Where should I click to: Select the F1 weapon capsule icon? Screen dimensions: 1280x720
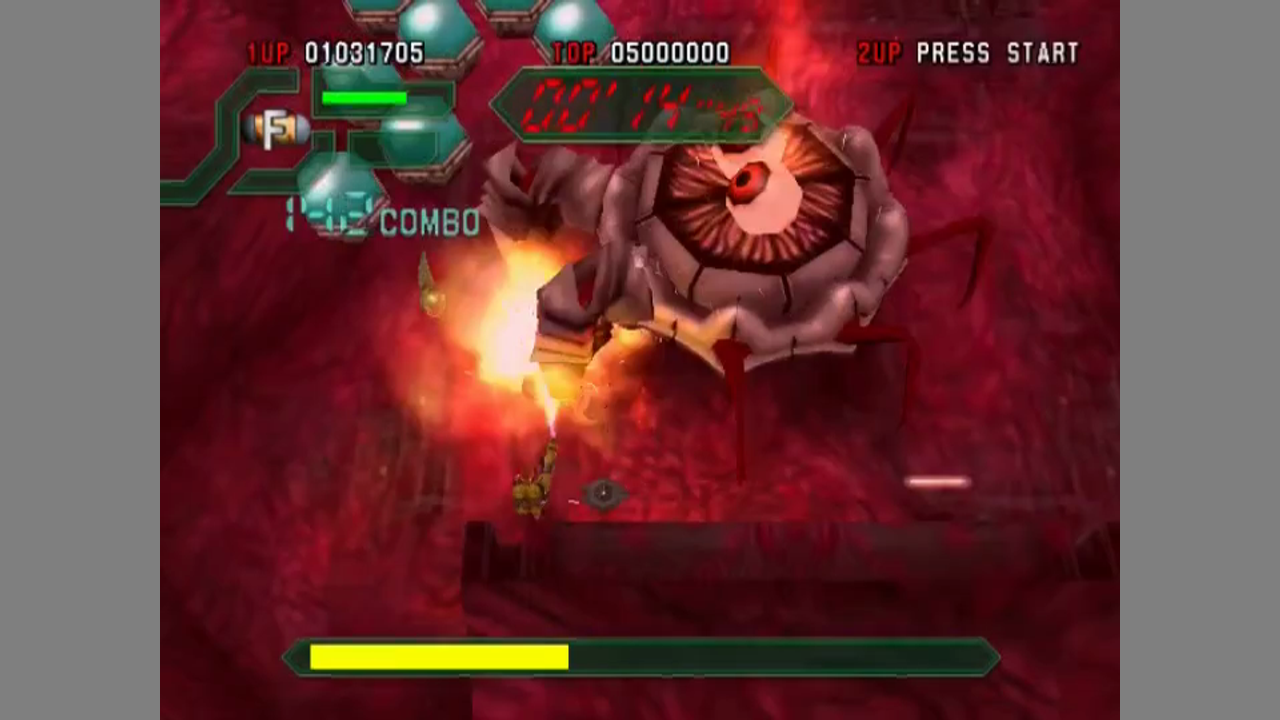click(276, 129)
